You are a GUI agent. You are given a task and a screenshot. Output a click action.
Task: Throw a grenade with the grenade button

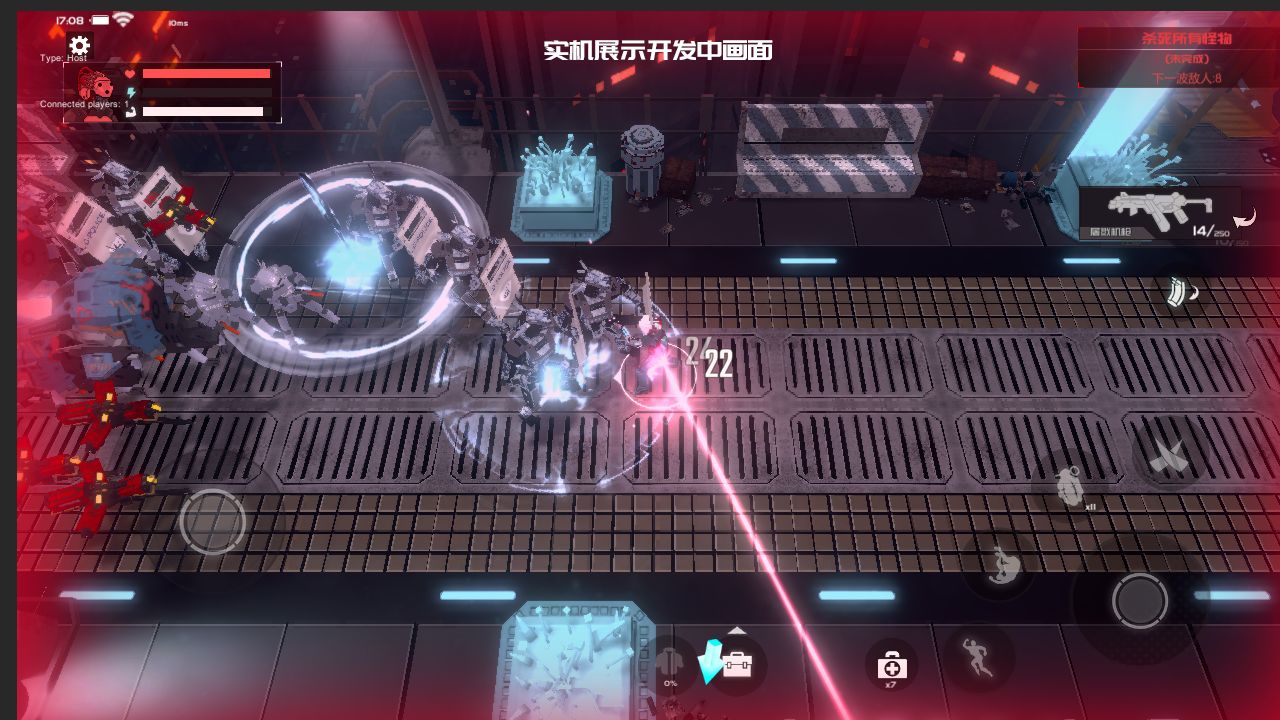pos(1068,486)
